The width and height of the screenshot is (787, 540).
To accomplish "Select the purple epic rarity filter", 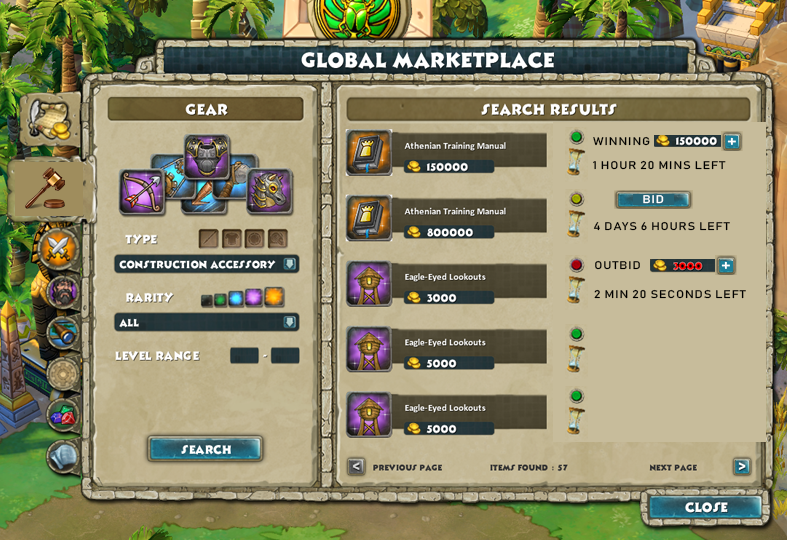I will tap(253, 298).
